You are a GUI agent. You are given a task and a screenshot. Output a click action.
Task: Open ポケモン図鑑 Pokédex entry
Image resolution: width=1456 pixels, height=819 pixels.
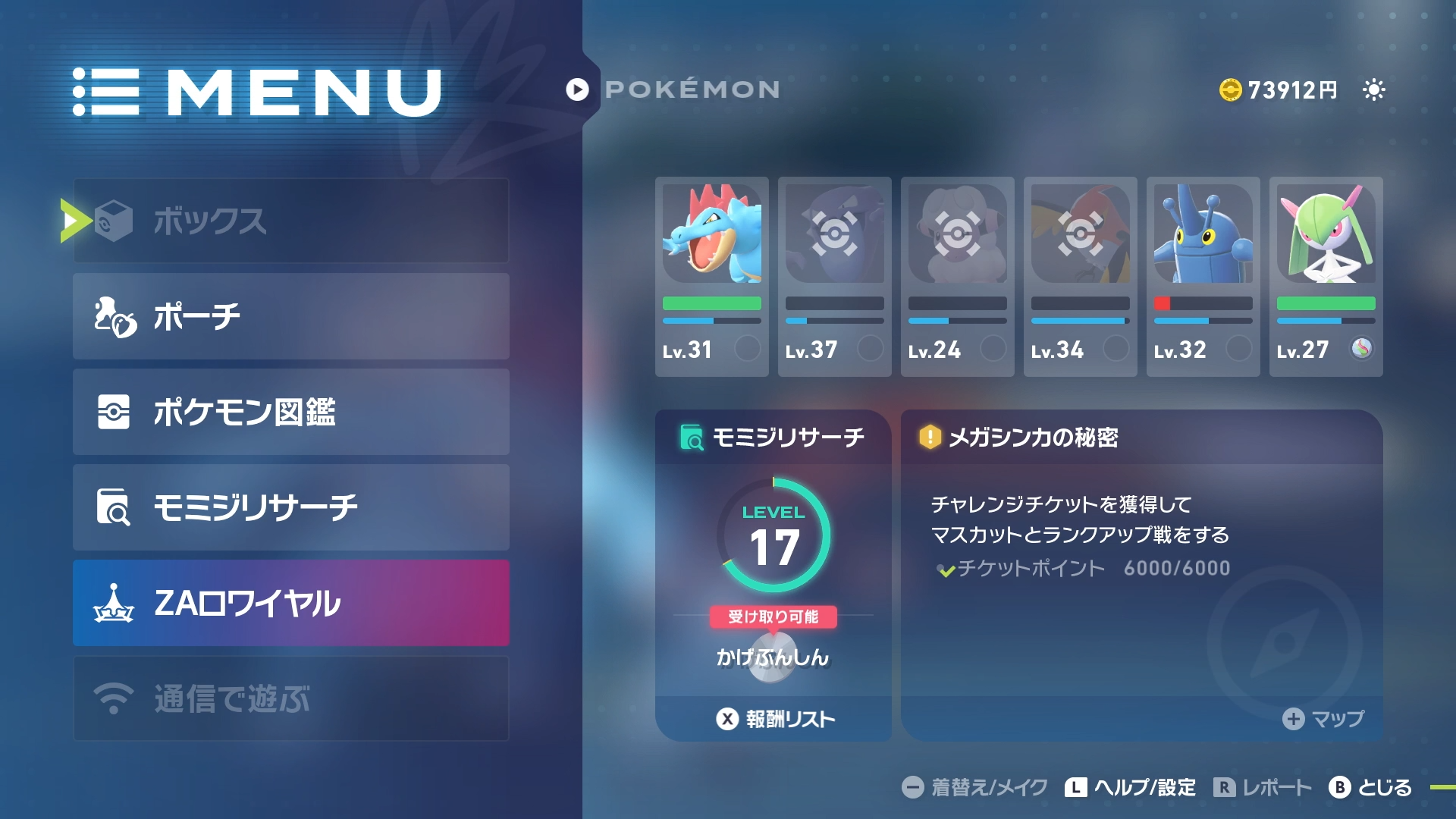click(x=290, y=412)
